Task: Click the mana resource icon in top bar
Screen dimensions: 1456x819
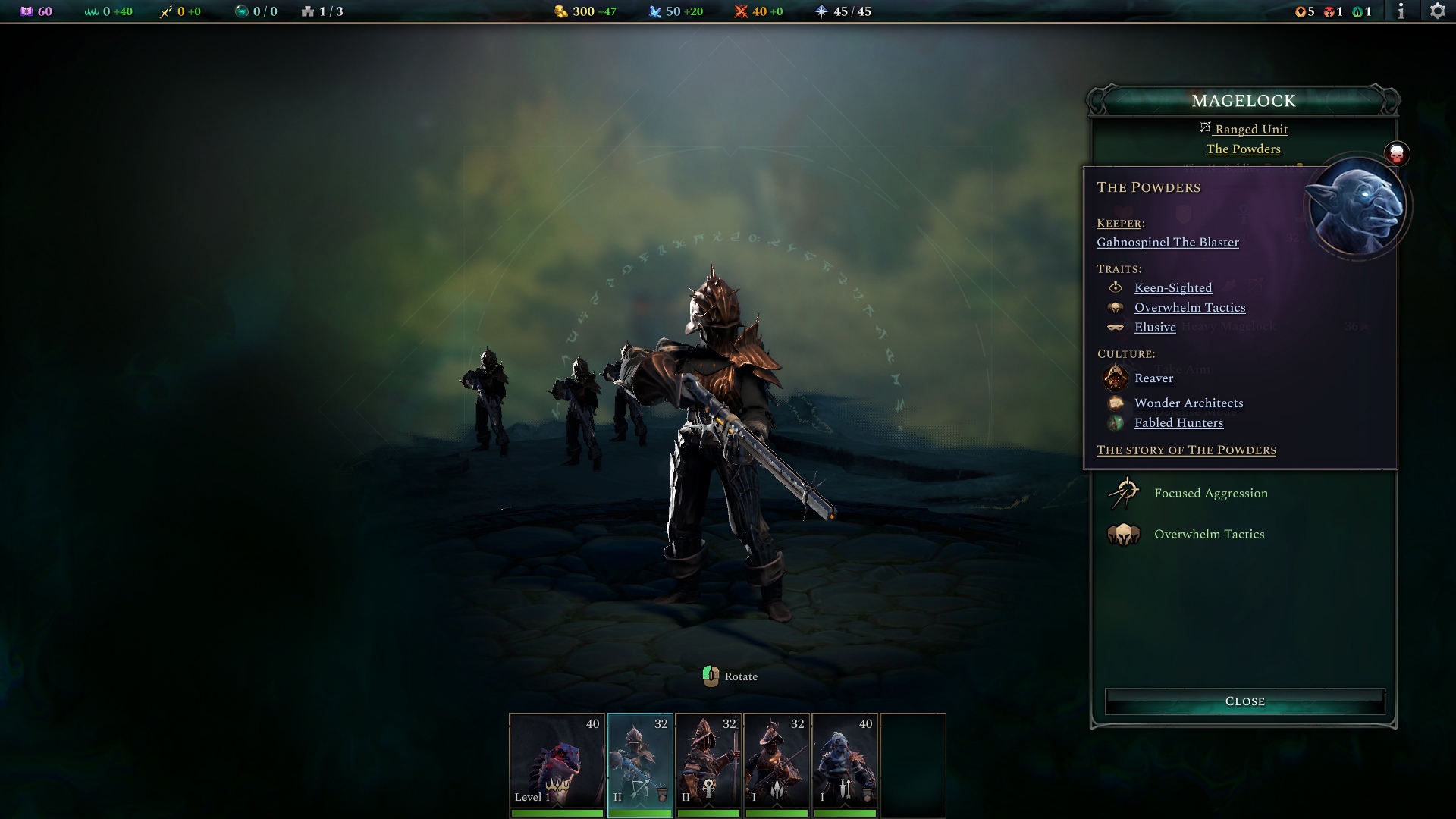Action: [654, 11]
